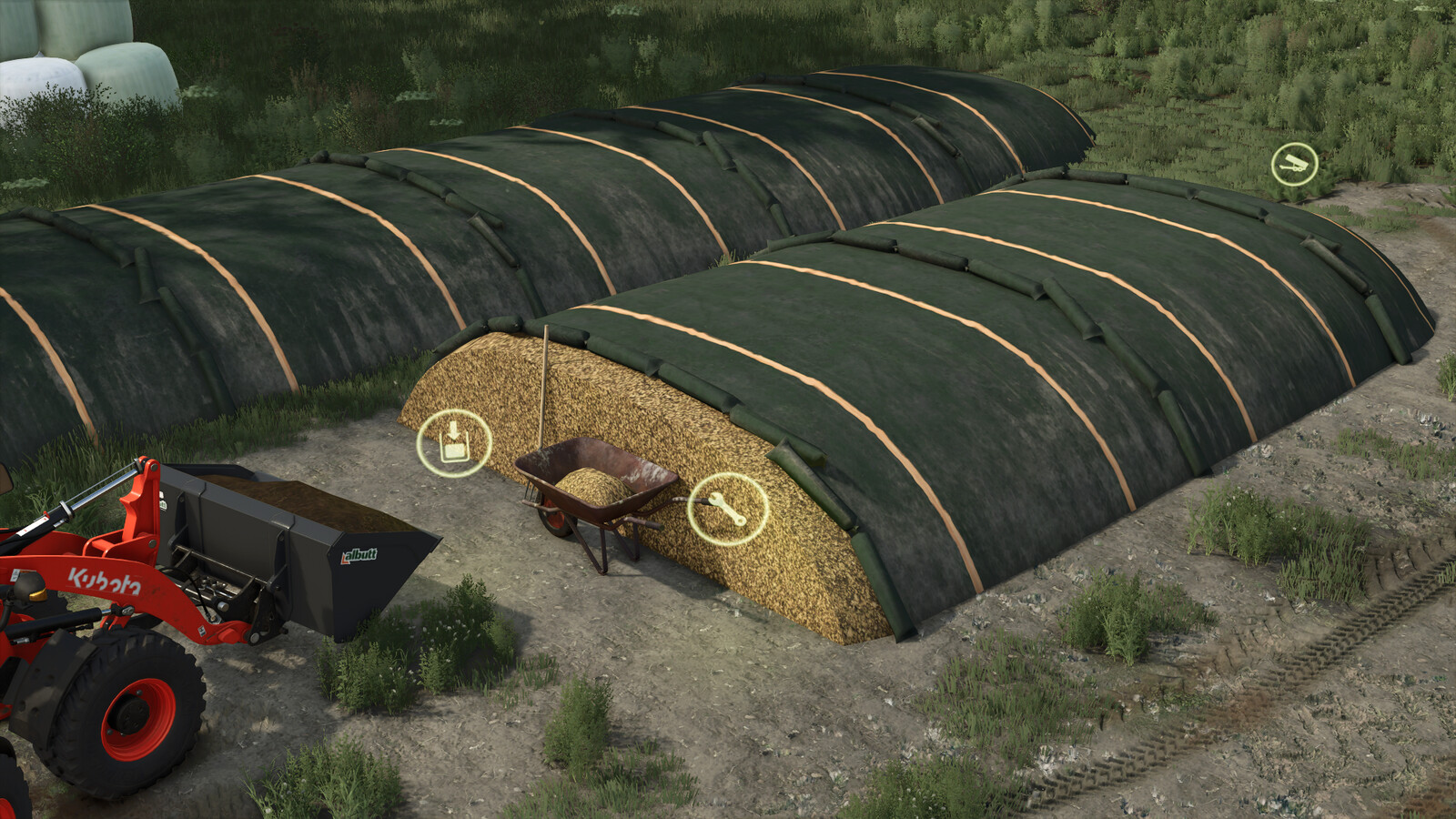
Task: Select the unload-into-container arrow marker
Action: [x=454, y=443]
